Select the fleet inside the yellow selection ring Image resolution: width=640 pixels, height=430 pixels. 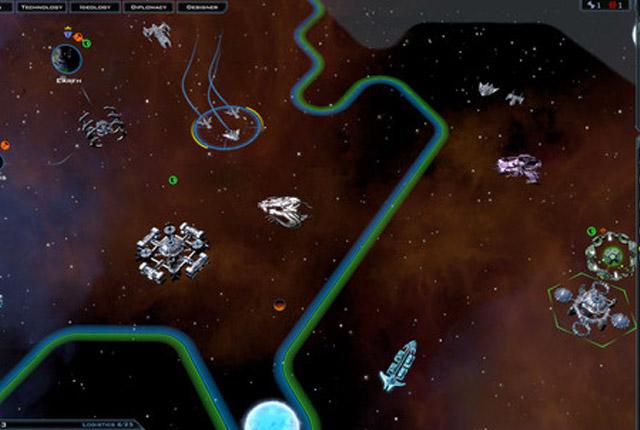(227, 129)
